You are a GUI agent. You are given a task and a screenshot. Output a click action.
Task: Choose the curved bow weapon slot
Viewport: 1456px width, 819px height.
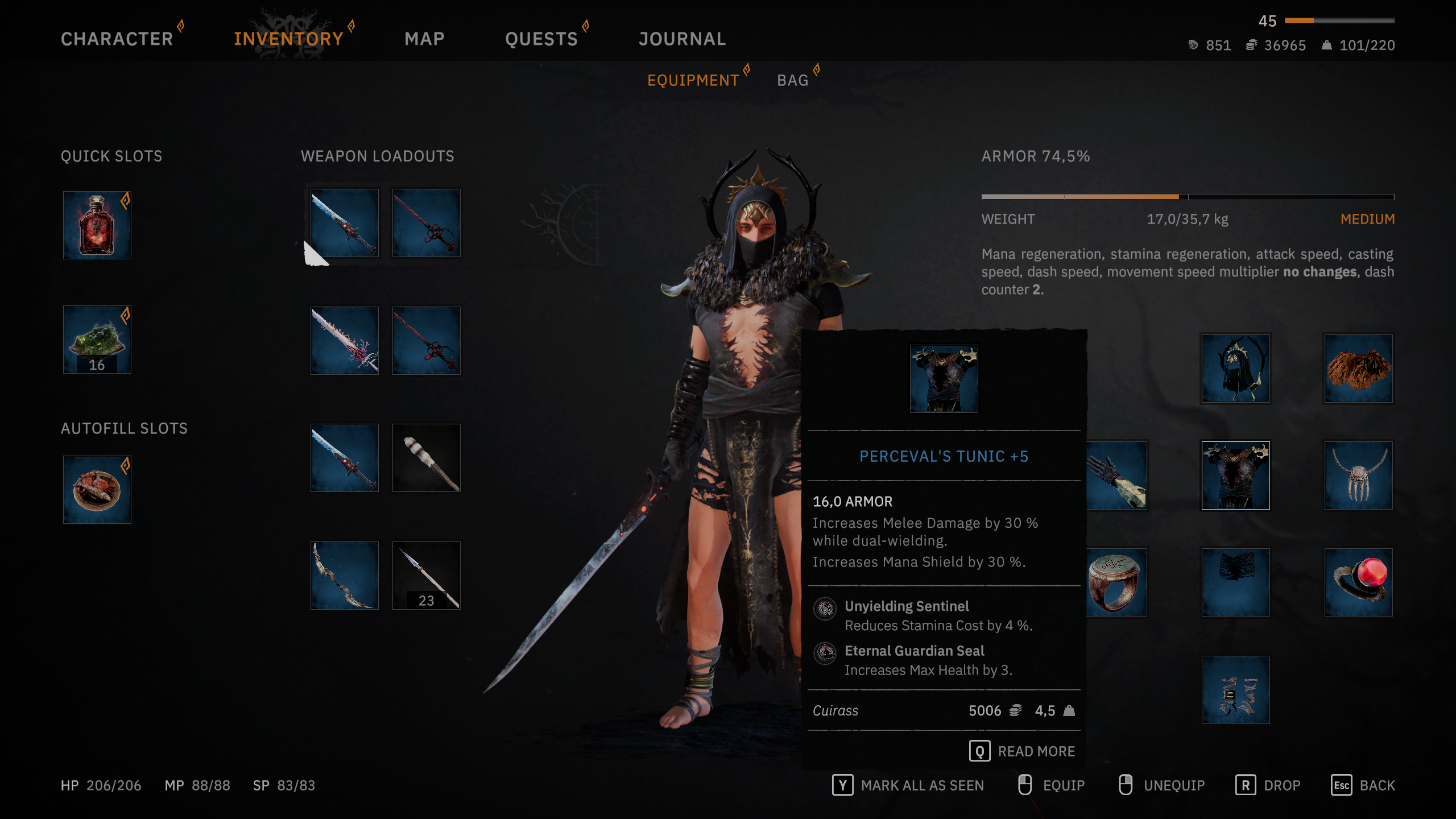345,576
